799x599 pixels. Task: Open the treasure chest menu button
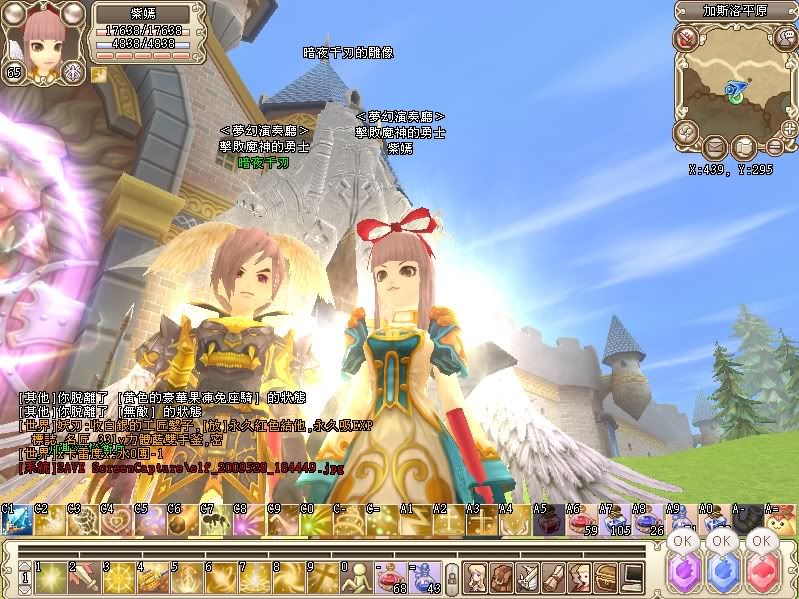coord(606,576)
